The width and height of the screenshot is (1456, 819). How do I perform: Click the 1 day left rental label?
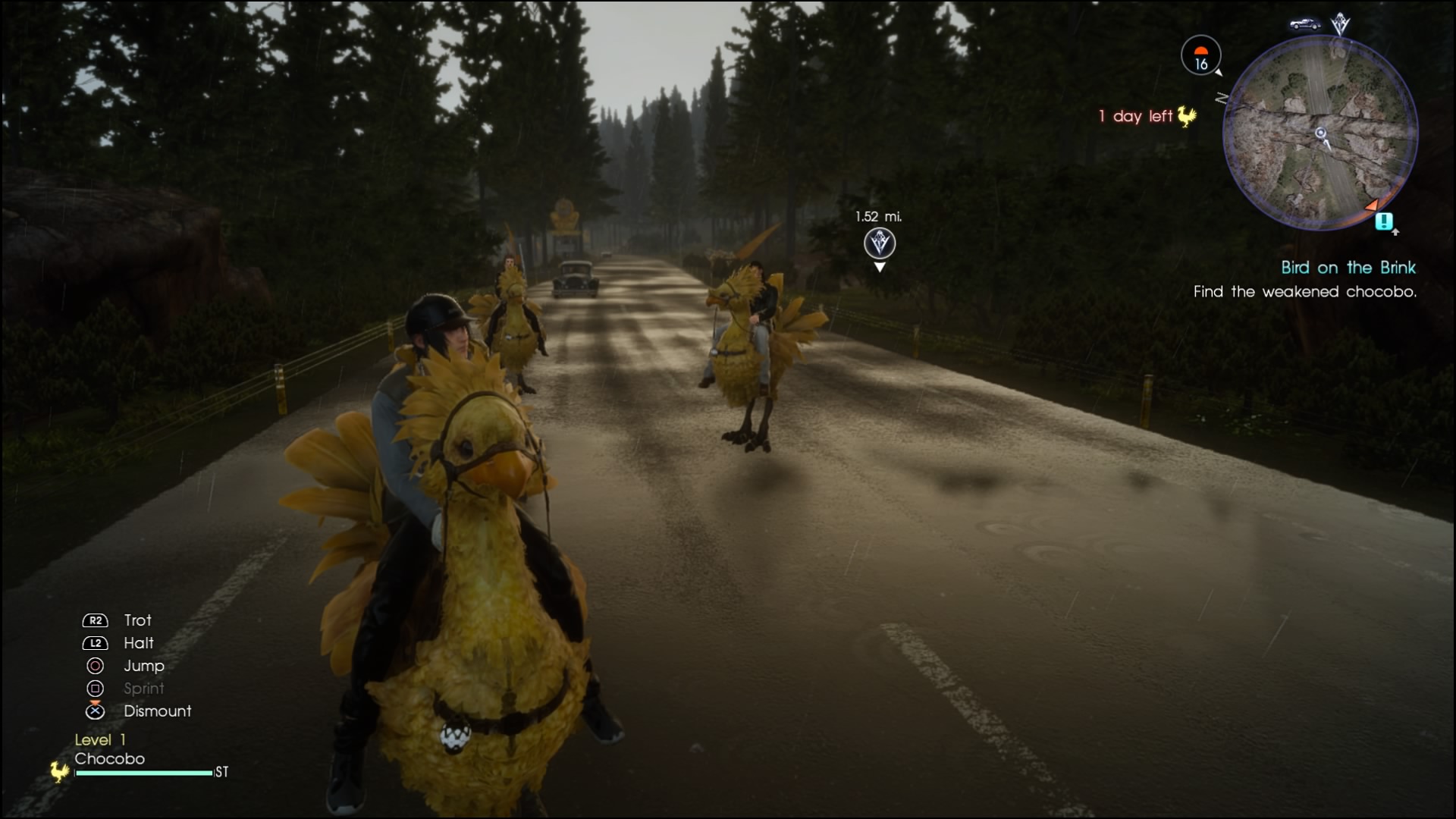click(x=1134, y=116)
